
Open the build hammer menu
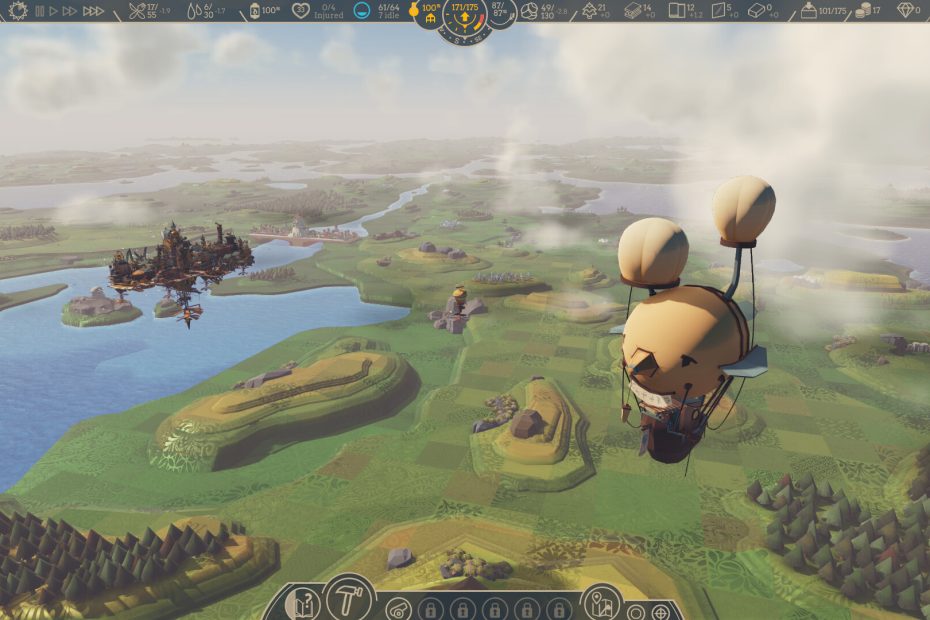tap(348, 598)
